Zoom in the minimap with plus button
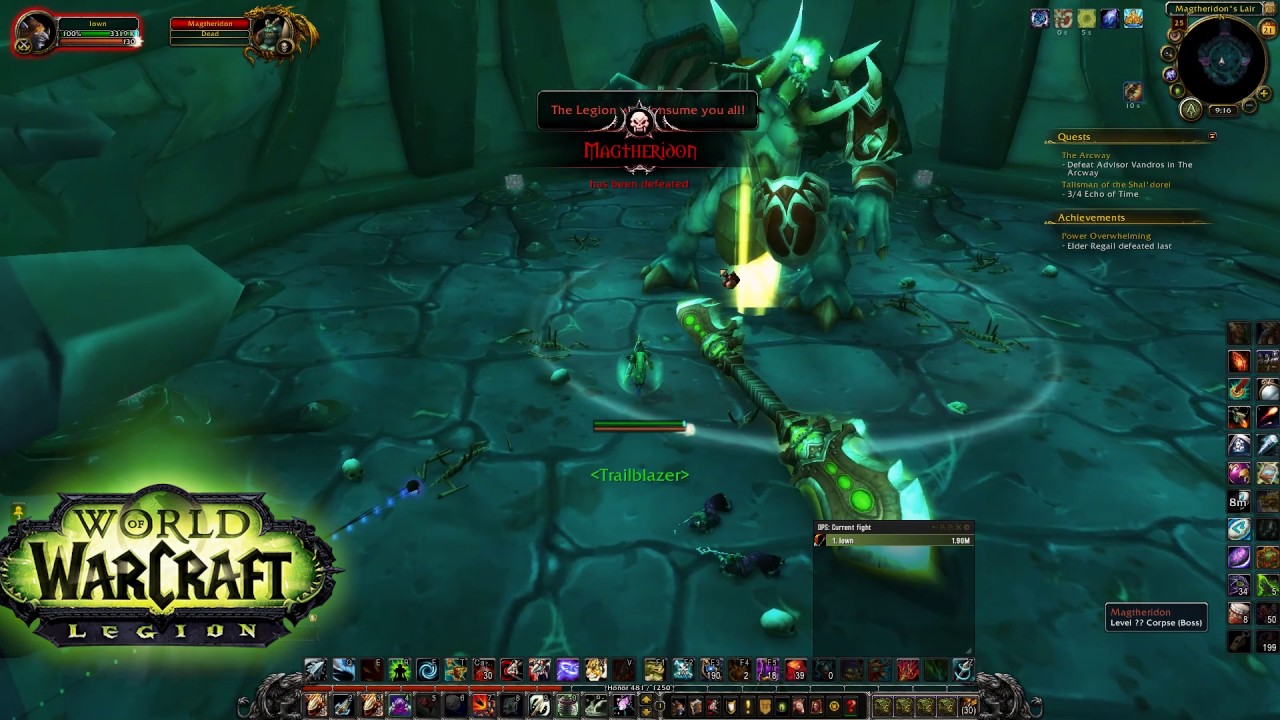 (x=1263, y=94)
